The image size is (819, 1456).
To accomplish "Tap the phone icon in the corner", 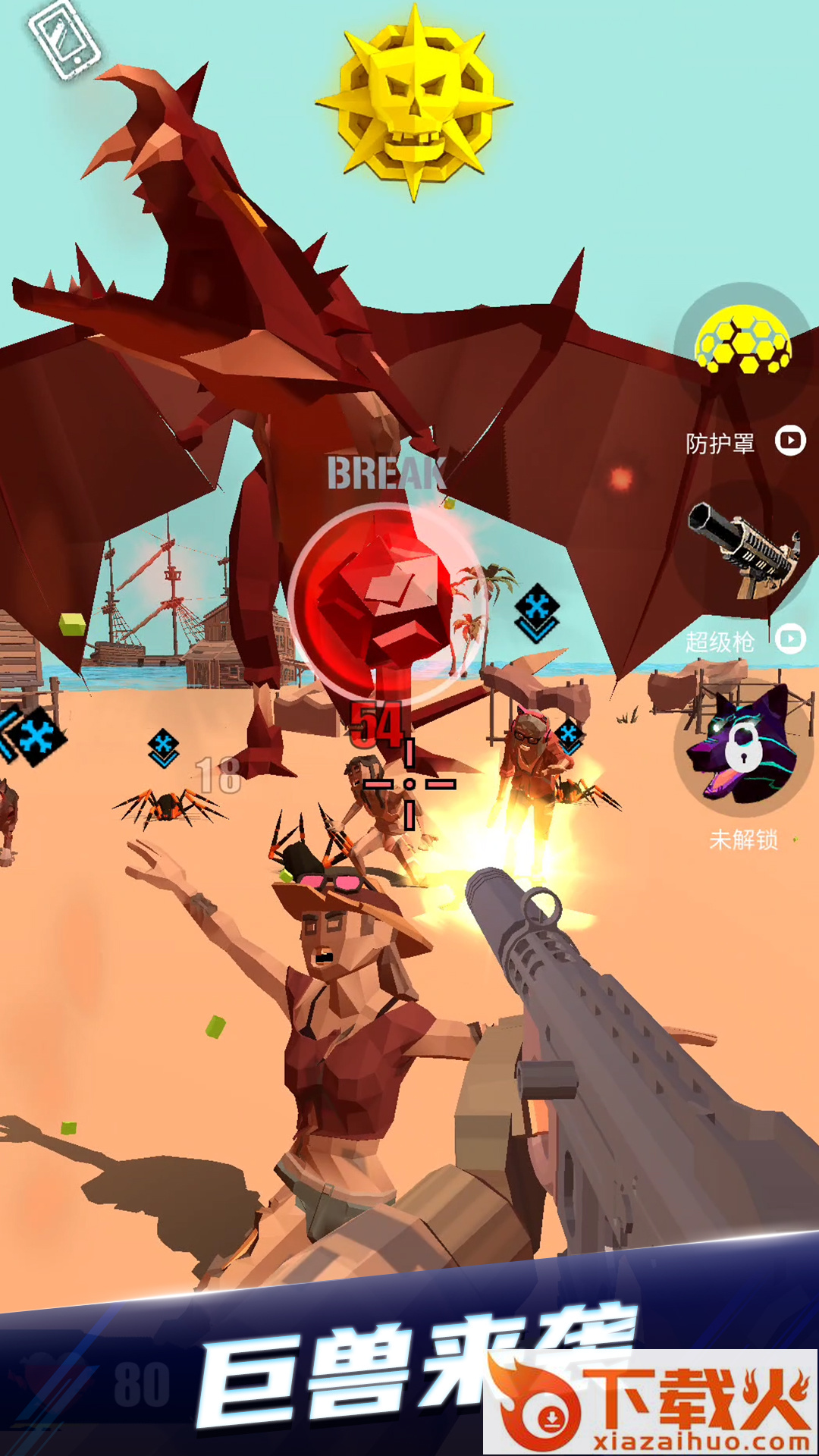I will pyautogui.click(x=64, y=39).
